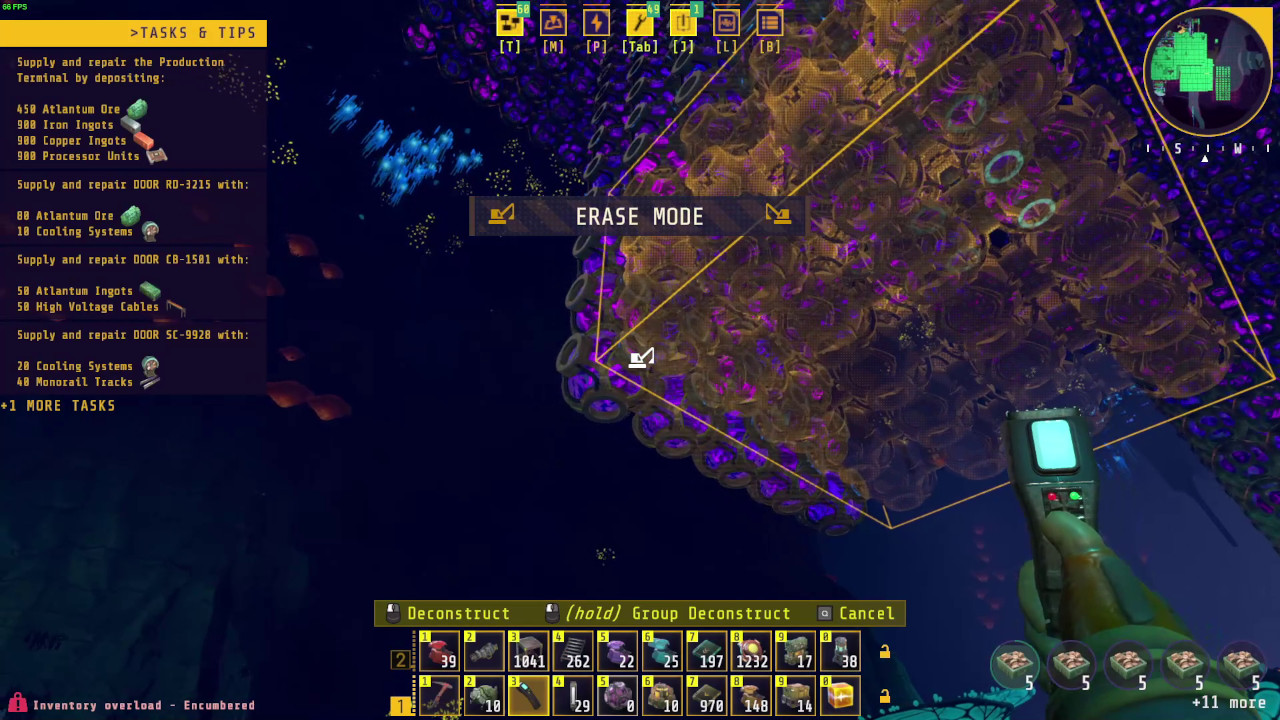1280x720 pixels.
Task: Select the hotbar slot holding 1041 items
Action: (527, 652)
